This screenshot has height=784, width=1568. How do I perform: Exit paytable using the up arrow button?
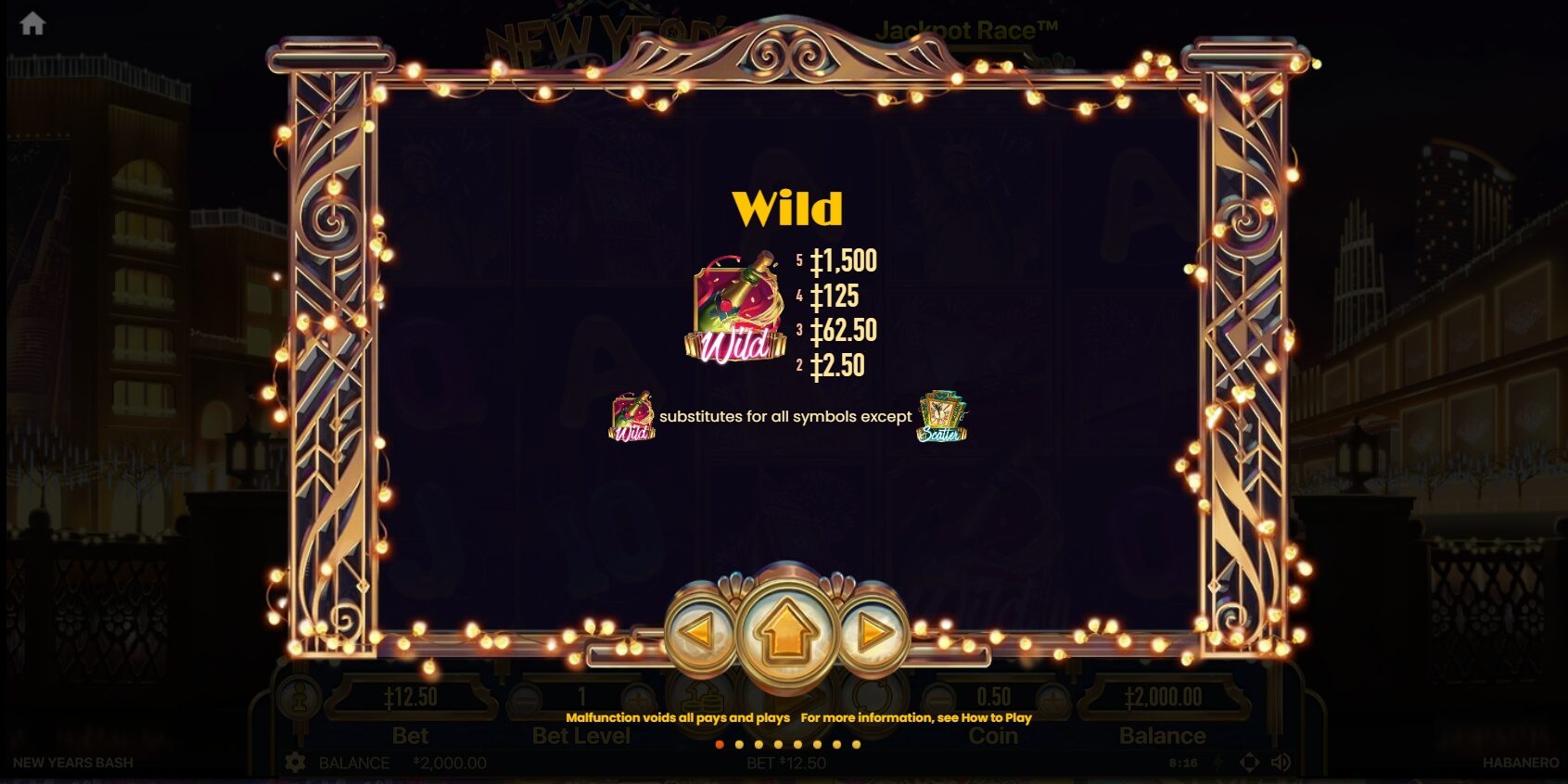coord(784,630)
